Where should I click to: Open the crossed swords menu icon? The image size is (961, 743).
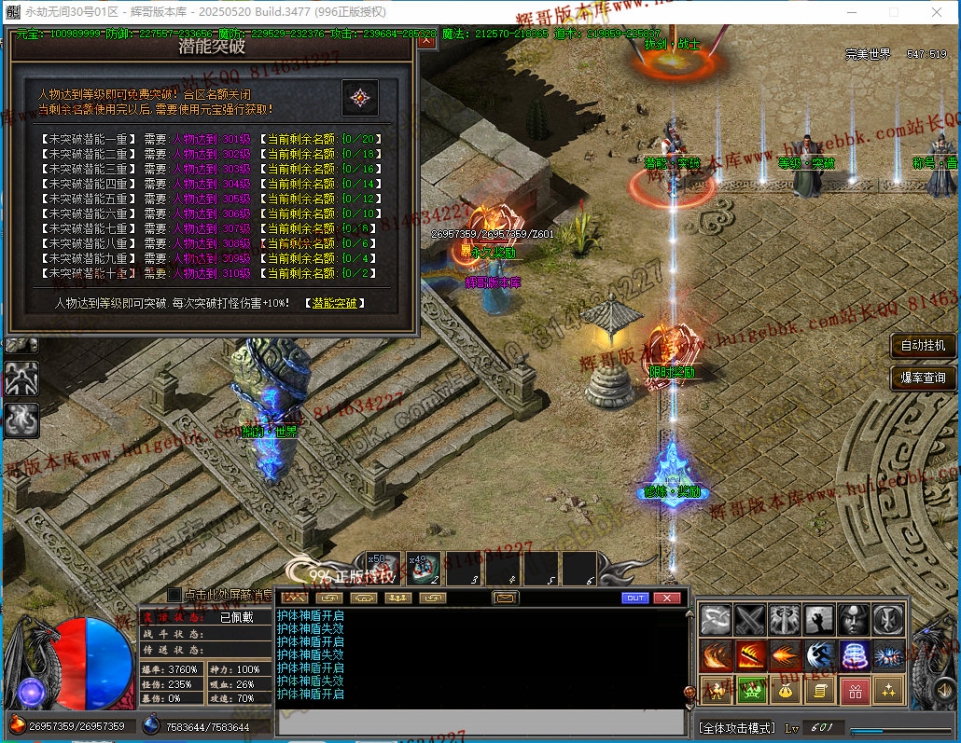[x=750, y=621]
